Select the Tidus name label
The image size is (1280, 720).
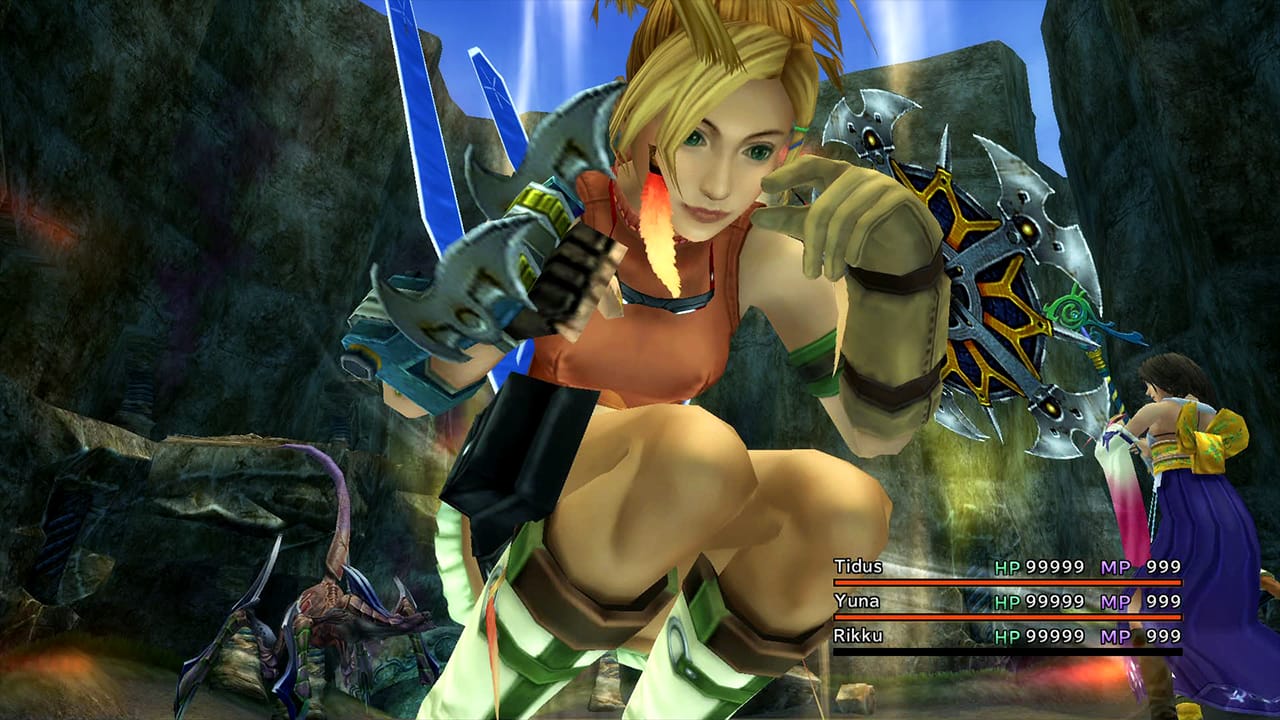click(860, 565)
